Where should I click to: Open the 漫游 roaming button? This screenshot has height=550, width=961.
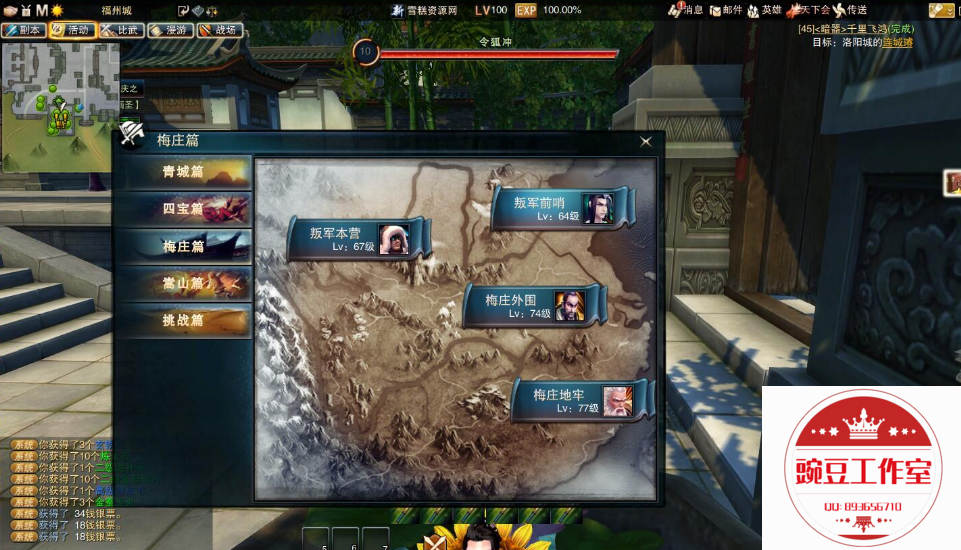(x=169, y=30)
